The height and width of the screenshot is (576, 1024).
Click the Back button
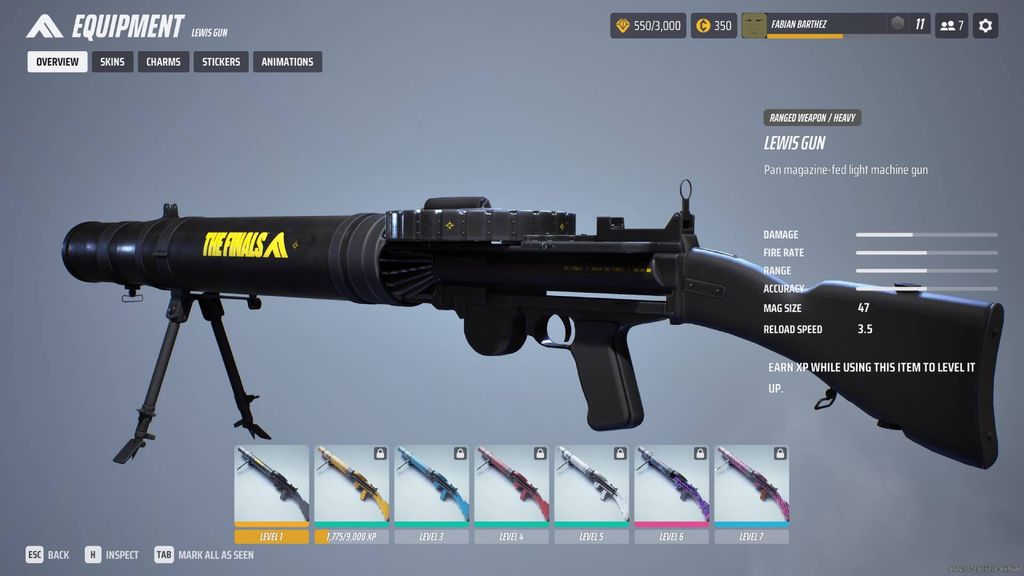tap(48, 555)
